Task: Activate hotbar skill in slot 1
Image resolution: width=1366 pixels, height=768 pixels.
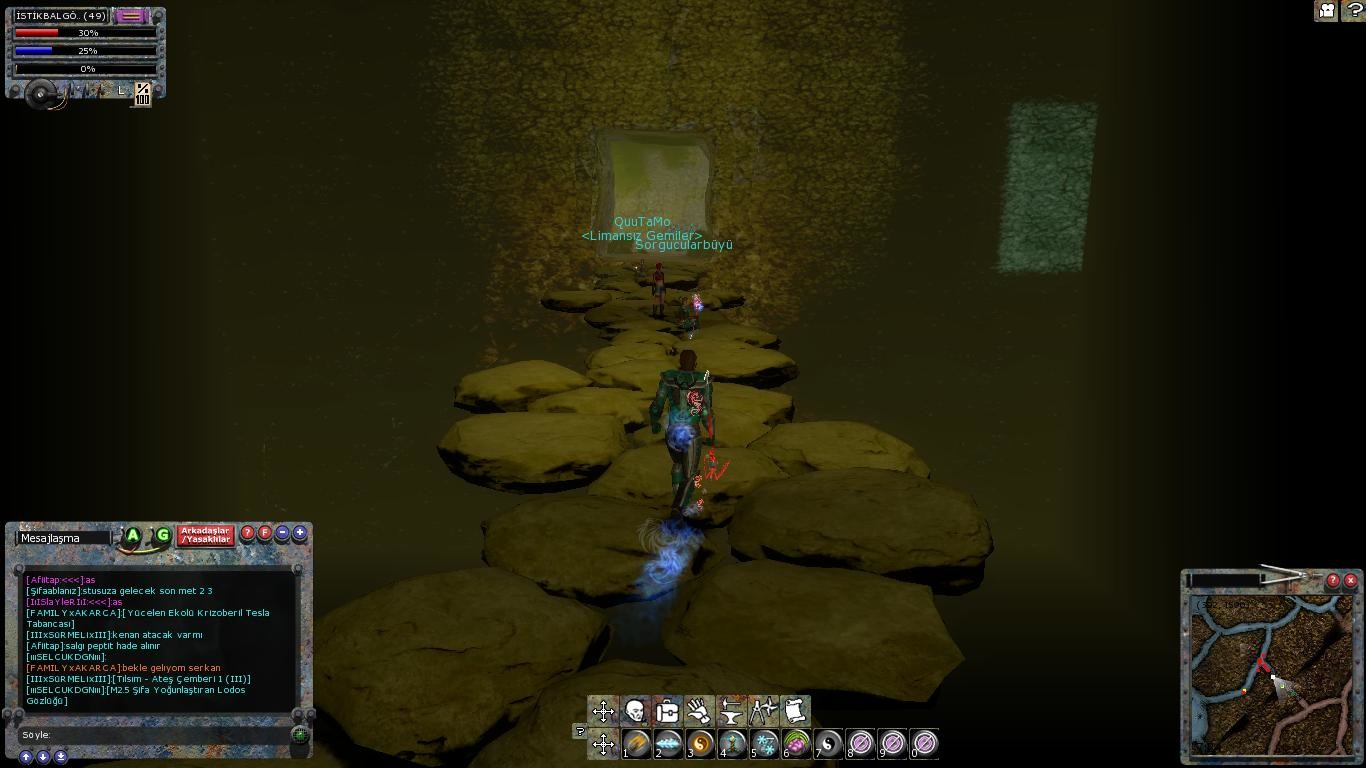Action: (636, 743)
